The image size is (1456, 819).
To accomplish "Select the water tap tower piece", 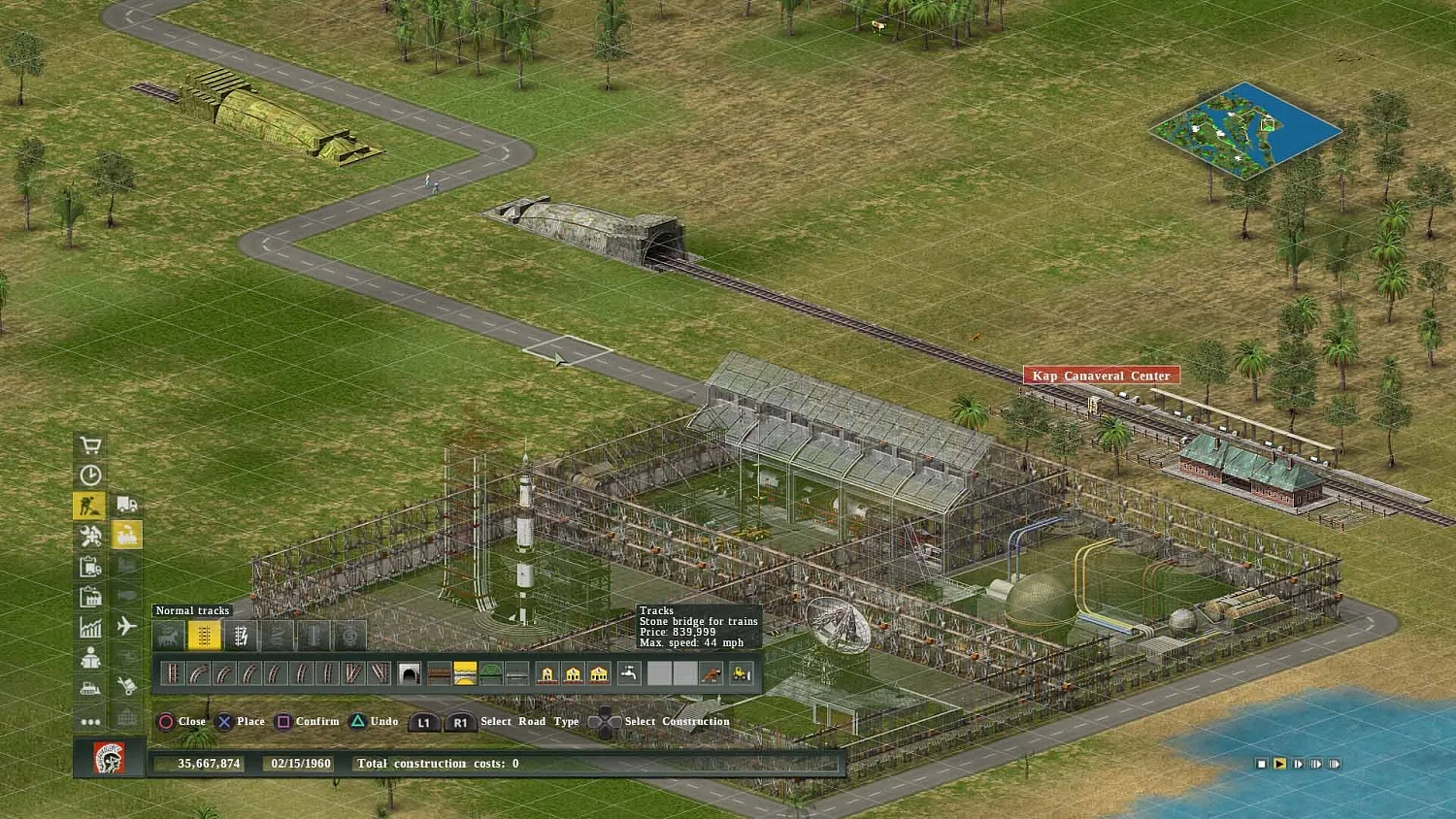I will 629,673.
